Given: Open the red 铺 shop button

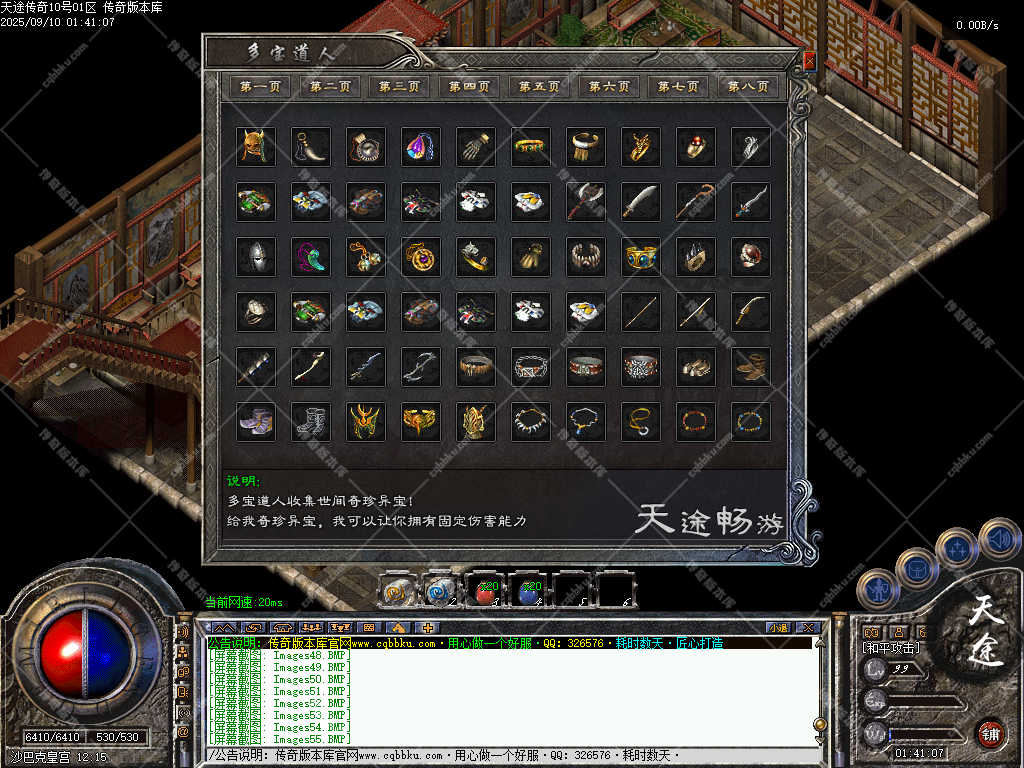Looking at the screenshot, I should [990, 734].
